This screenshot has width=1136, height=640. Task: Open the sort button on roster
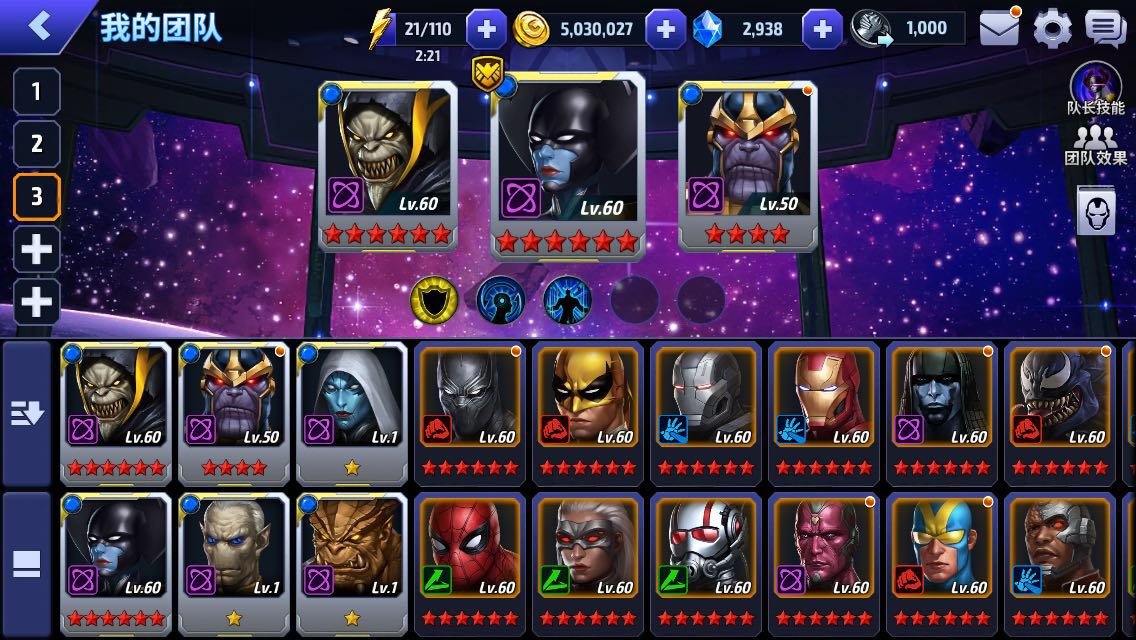(27, 413)
